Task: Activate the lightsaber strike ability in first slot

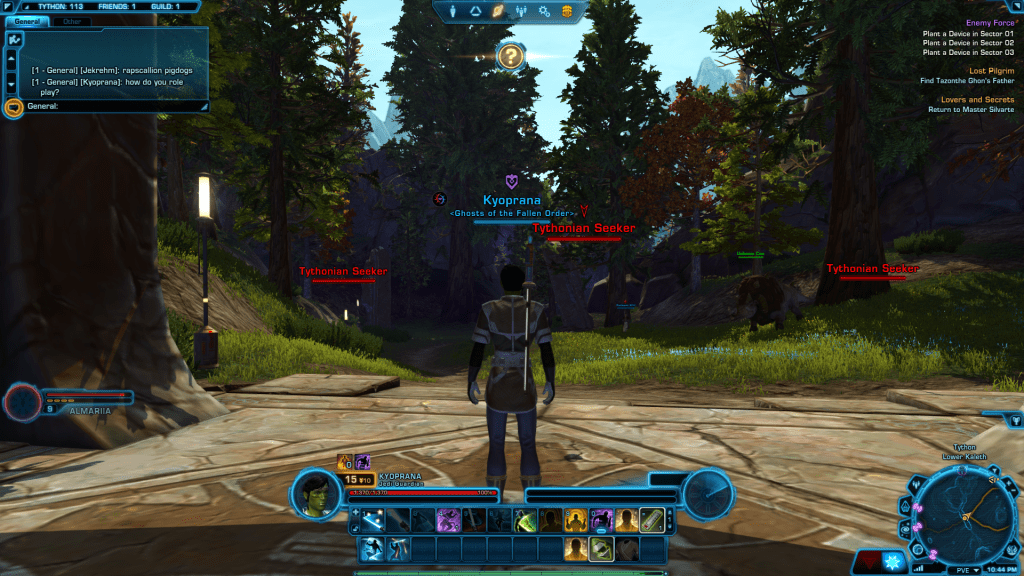Action: [x=371, y=521]
